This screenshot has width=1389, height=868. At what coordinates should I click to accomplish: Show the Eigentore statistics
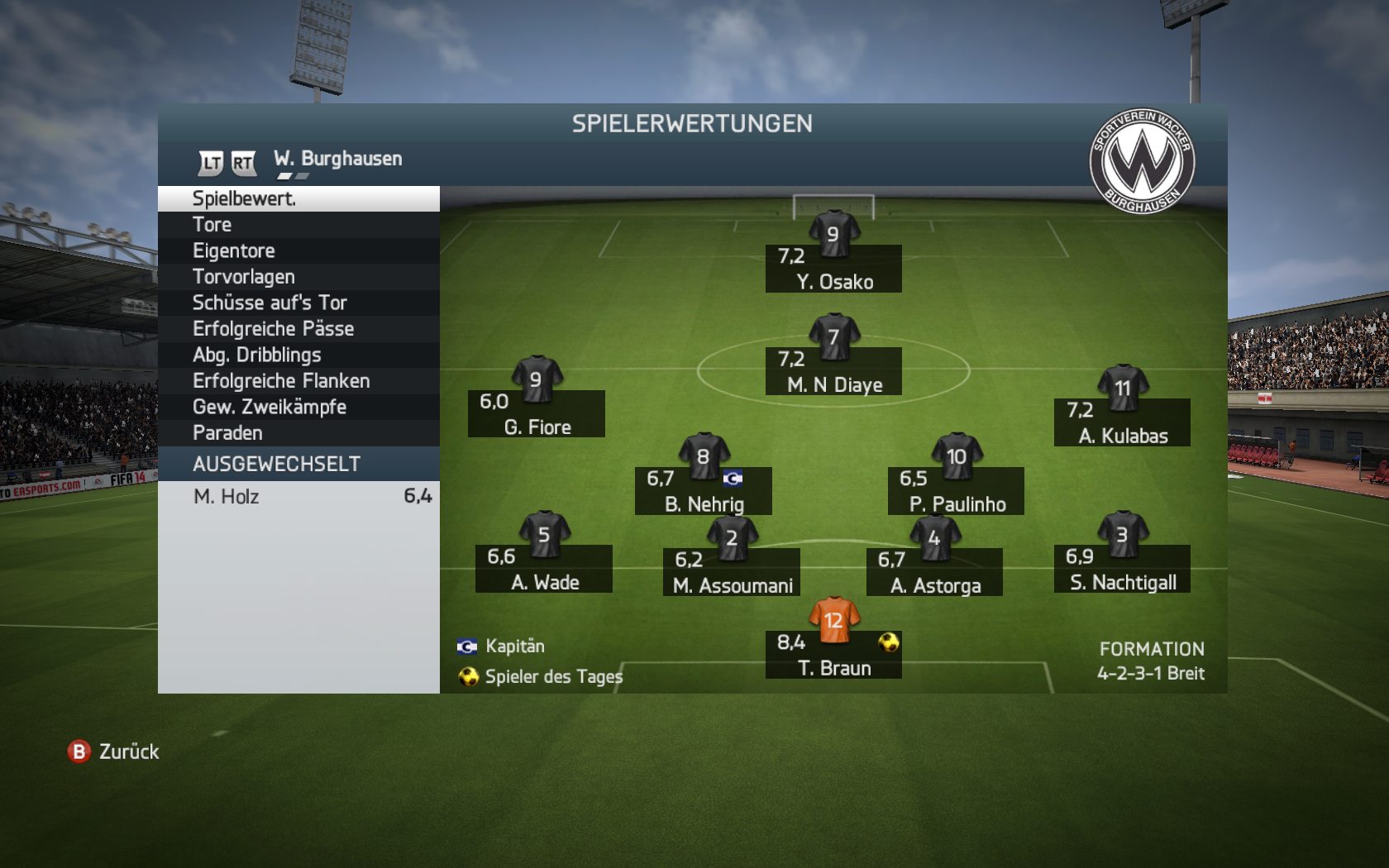coord(298,250)
